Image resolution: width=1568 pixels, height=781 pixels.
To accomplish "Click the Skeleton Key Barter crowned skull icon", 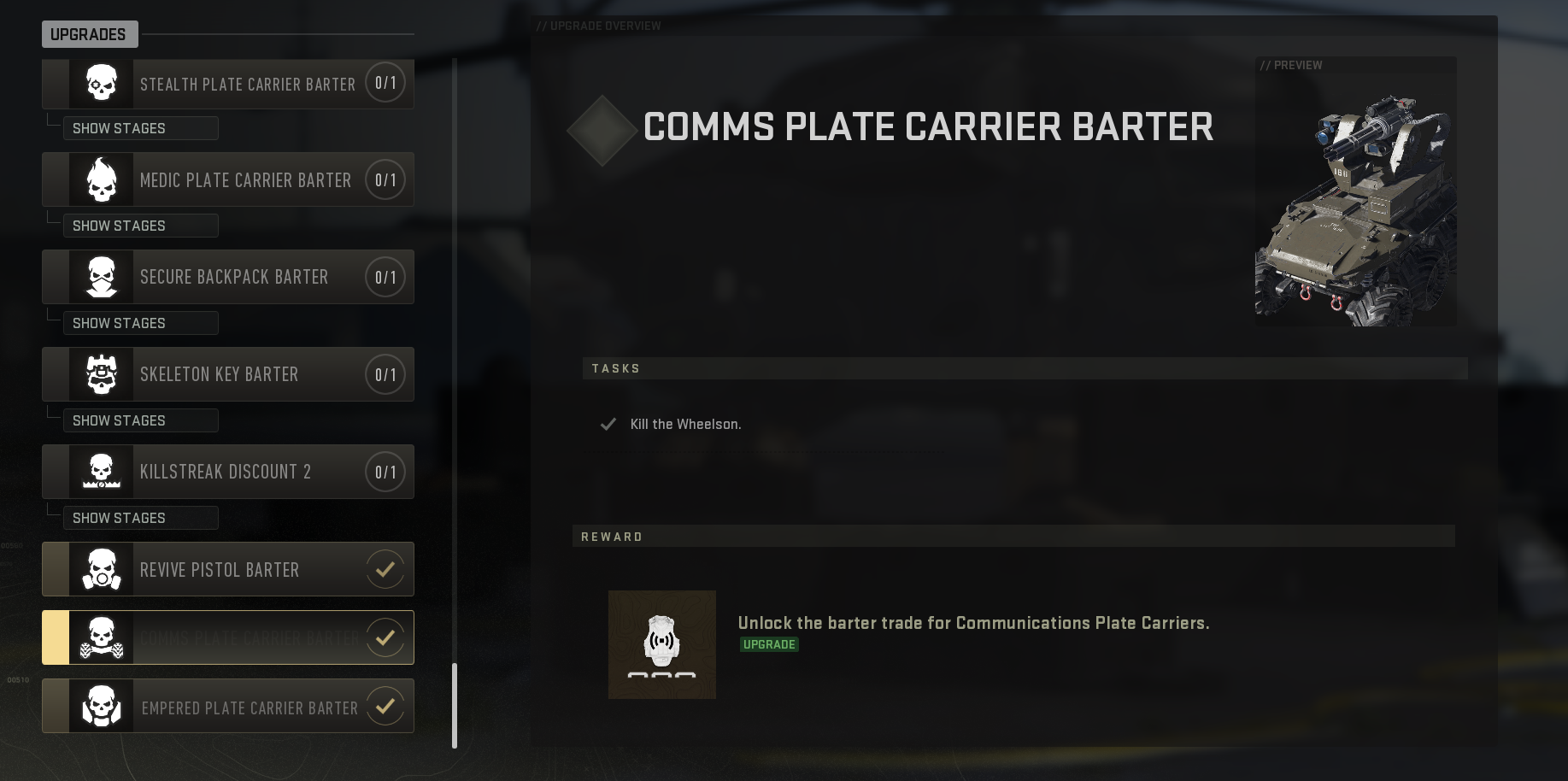I will [100, 373].
